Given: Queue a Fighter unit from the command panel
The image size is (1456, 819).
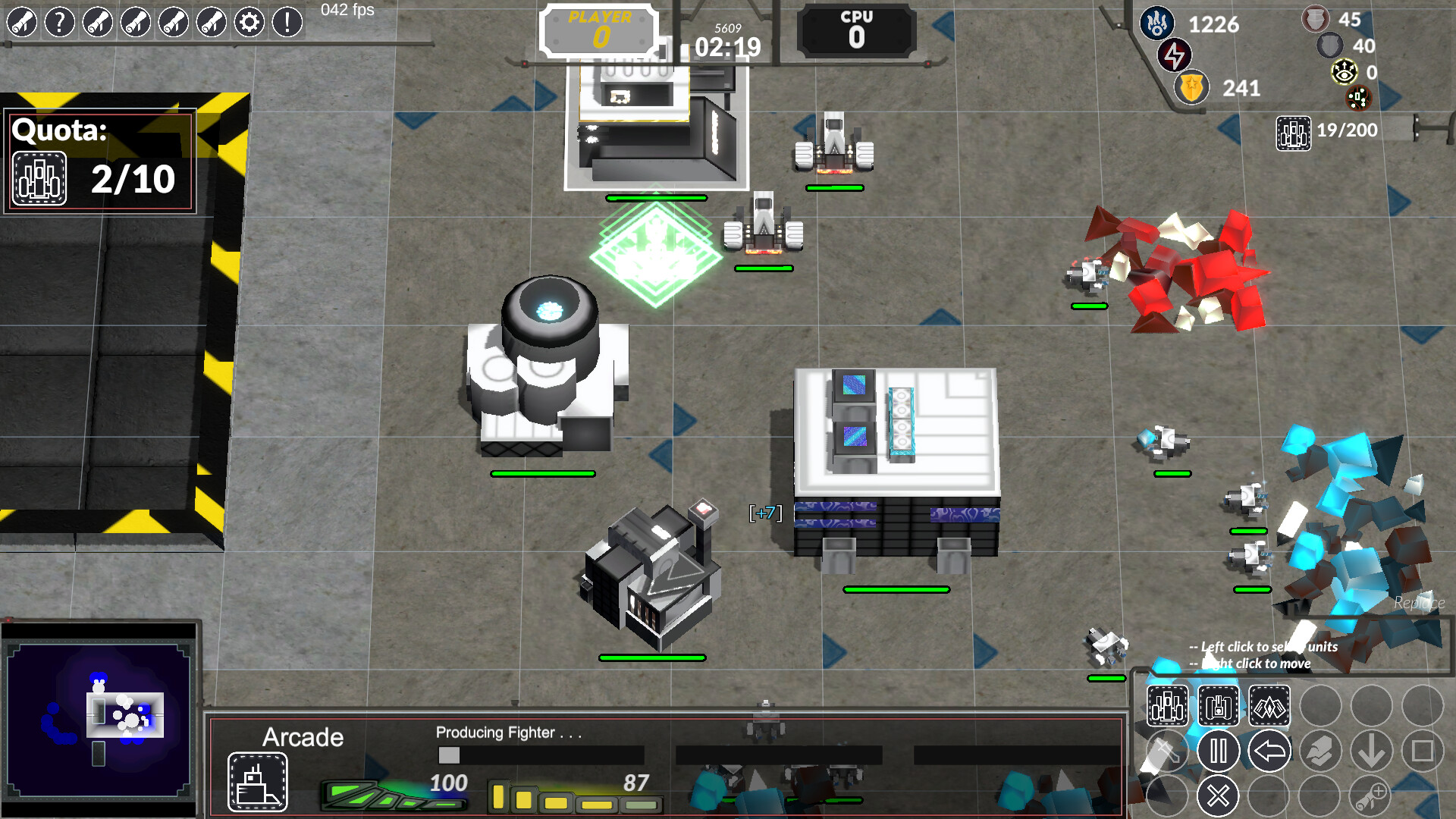Looking at the screenshot, I should (x=1167, y=707).
